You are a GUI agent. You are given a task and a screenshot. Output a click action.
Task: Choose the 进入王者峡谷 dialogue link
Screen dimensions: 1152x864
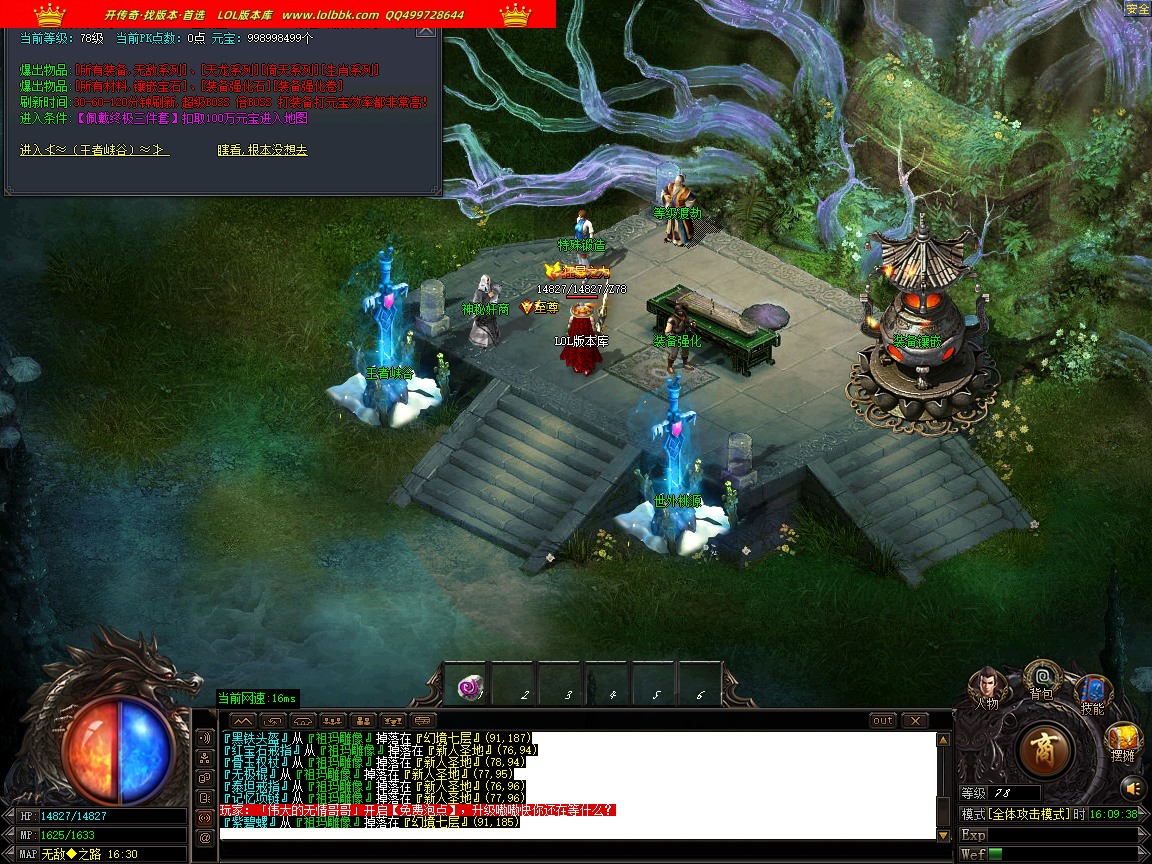pos(94,150)
